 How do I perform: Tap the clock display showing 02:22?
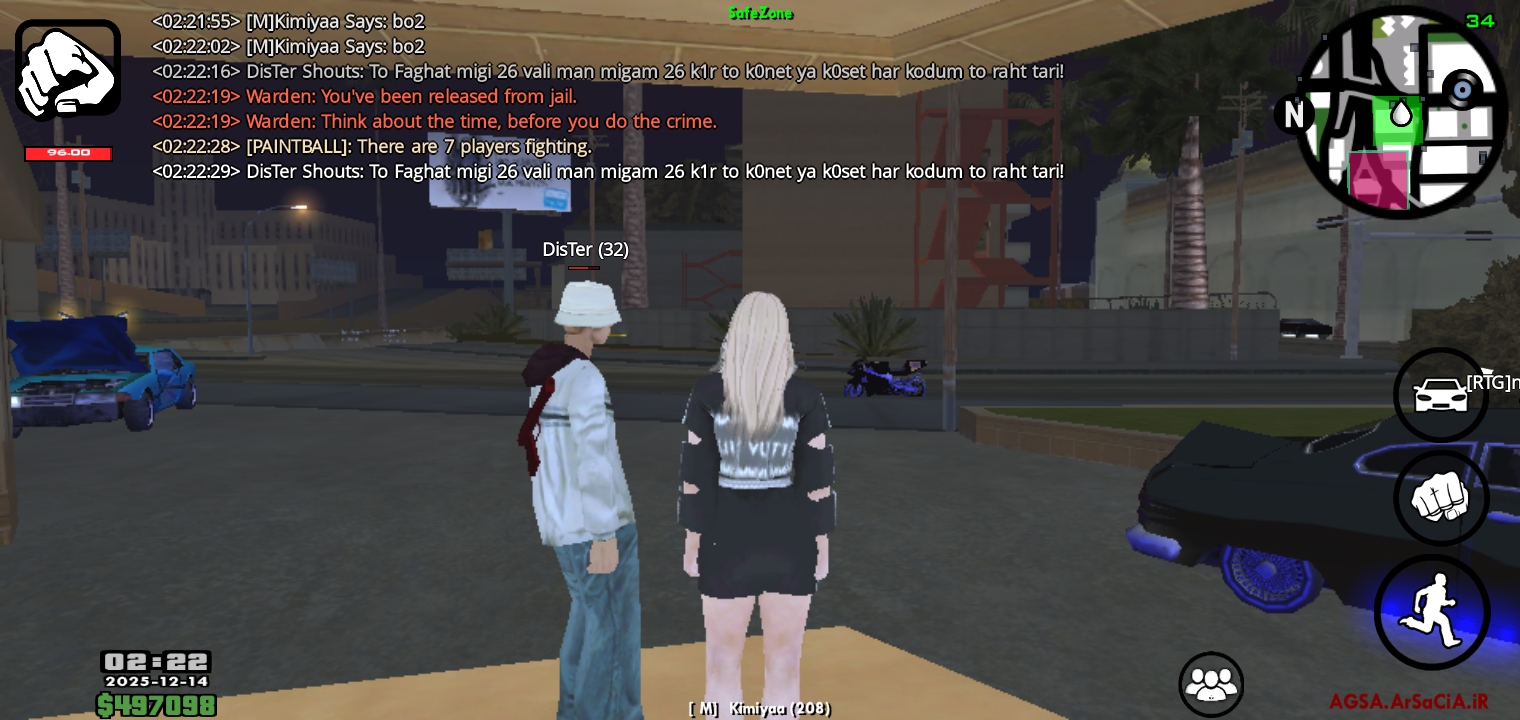pyautogui.click(x=156, y=660)
